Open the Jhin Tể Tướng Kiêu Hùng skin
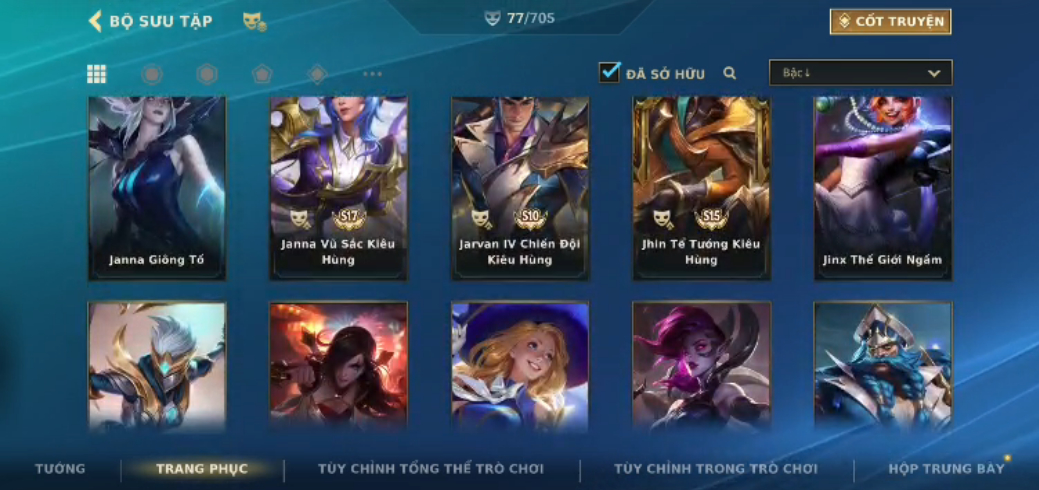The height and width of the screenshot is (490, 1039). click(x=701, y=187)
